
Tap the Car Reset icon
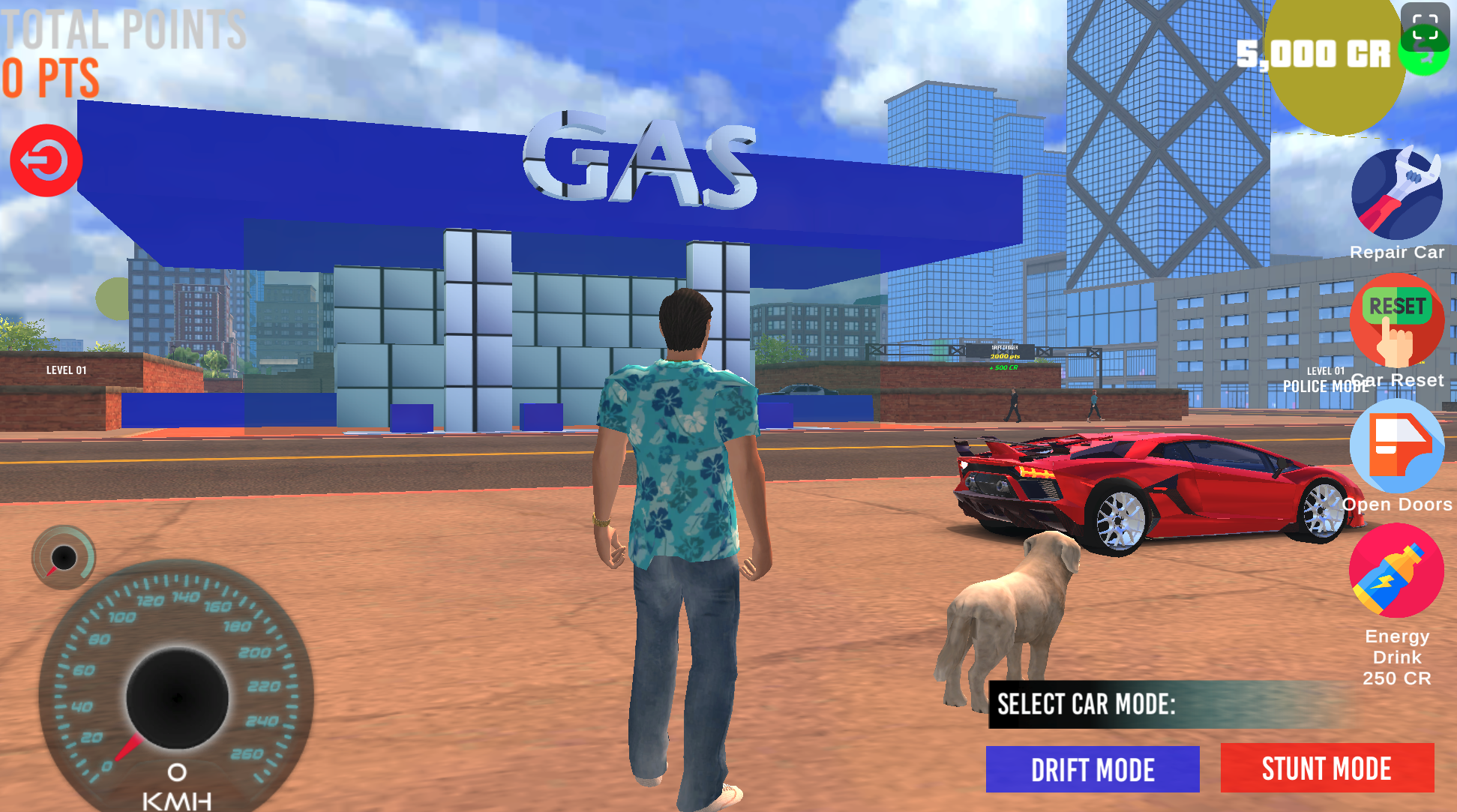(x=1396, y=321)
